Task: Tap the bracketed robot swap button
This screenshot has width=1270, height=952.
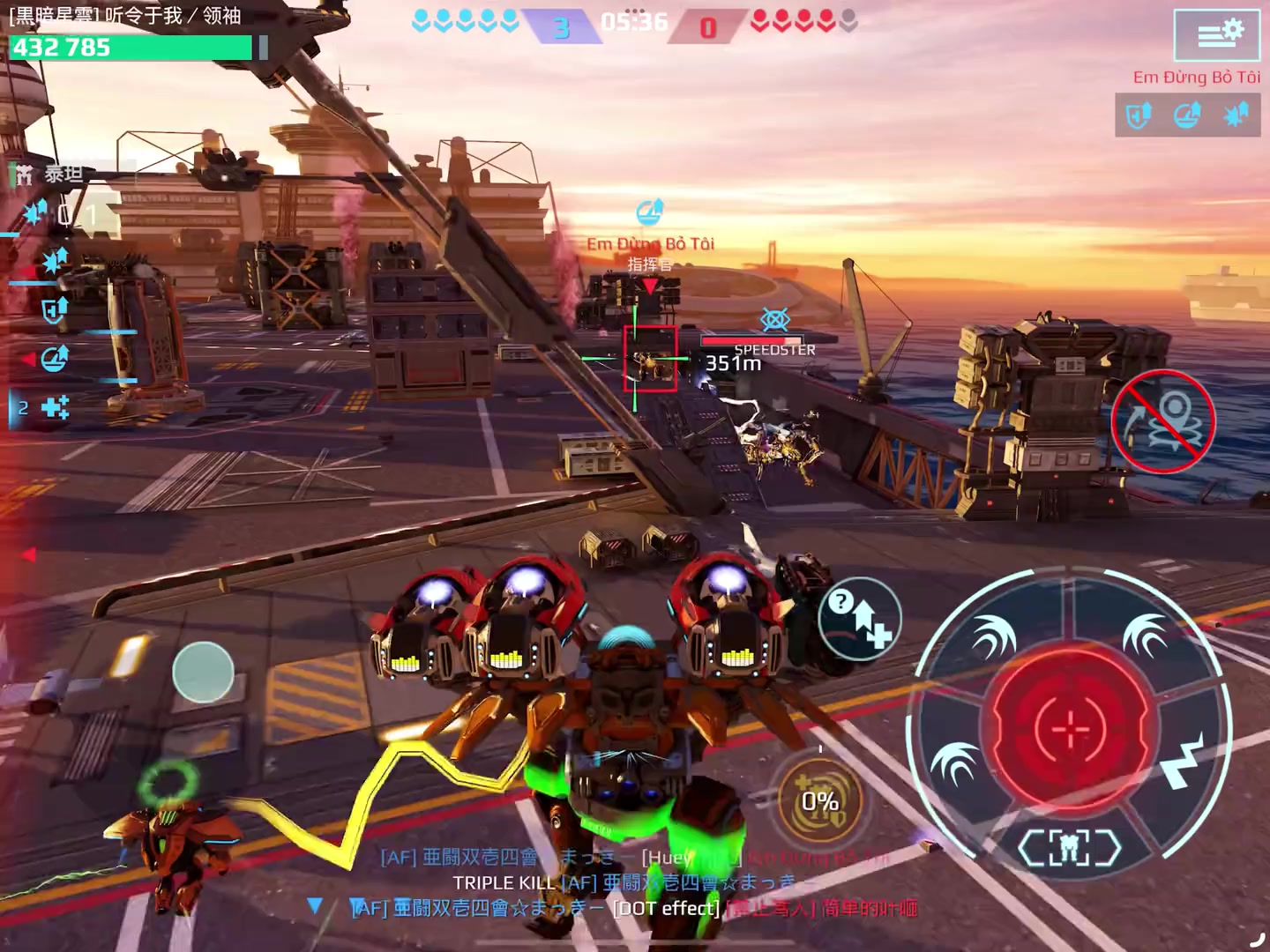Action: 1069,848
